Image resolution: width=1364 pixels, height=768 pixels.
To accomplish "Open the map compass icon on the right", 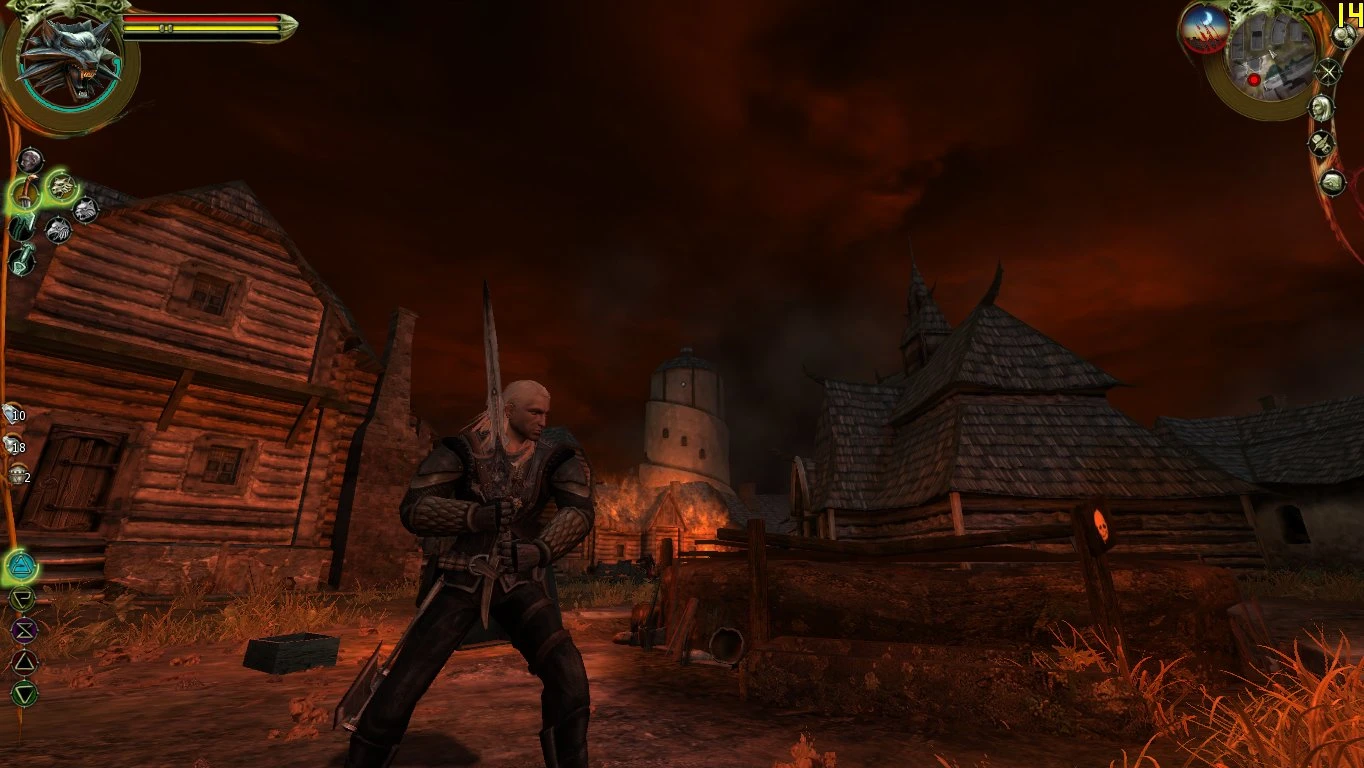I will click(x=1330, y=72).
